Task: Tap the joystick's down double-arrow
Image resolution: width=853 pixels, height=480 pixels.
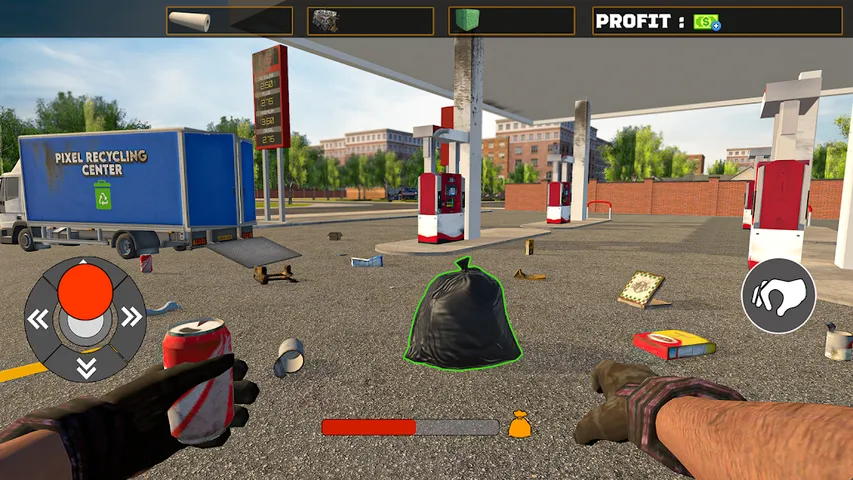Action: click(x=86, y=367)
